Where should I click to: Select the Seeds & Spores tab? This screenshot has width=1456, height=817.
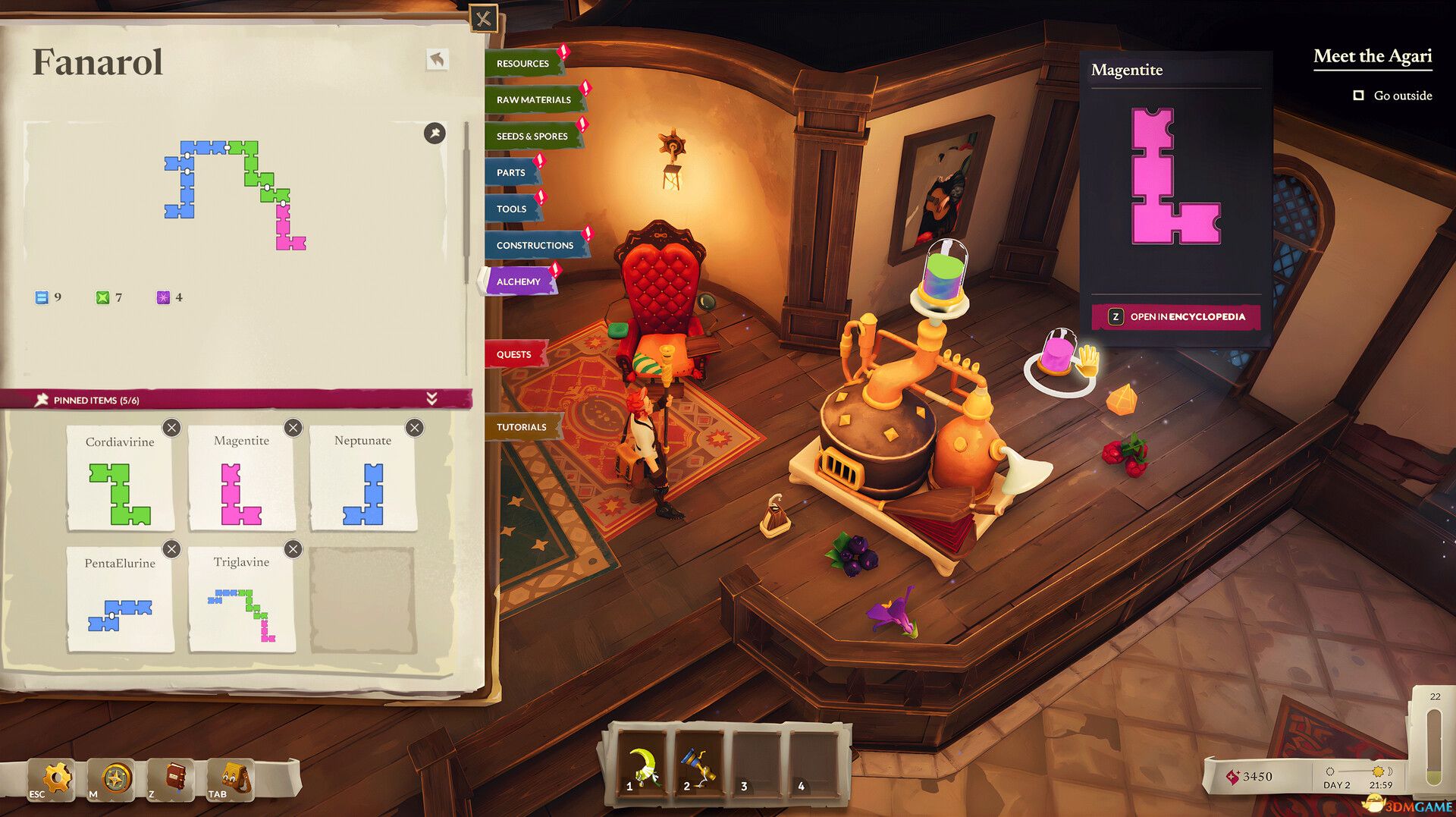point(532,137)
